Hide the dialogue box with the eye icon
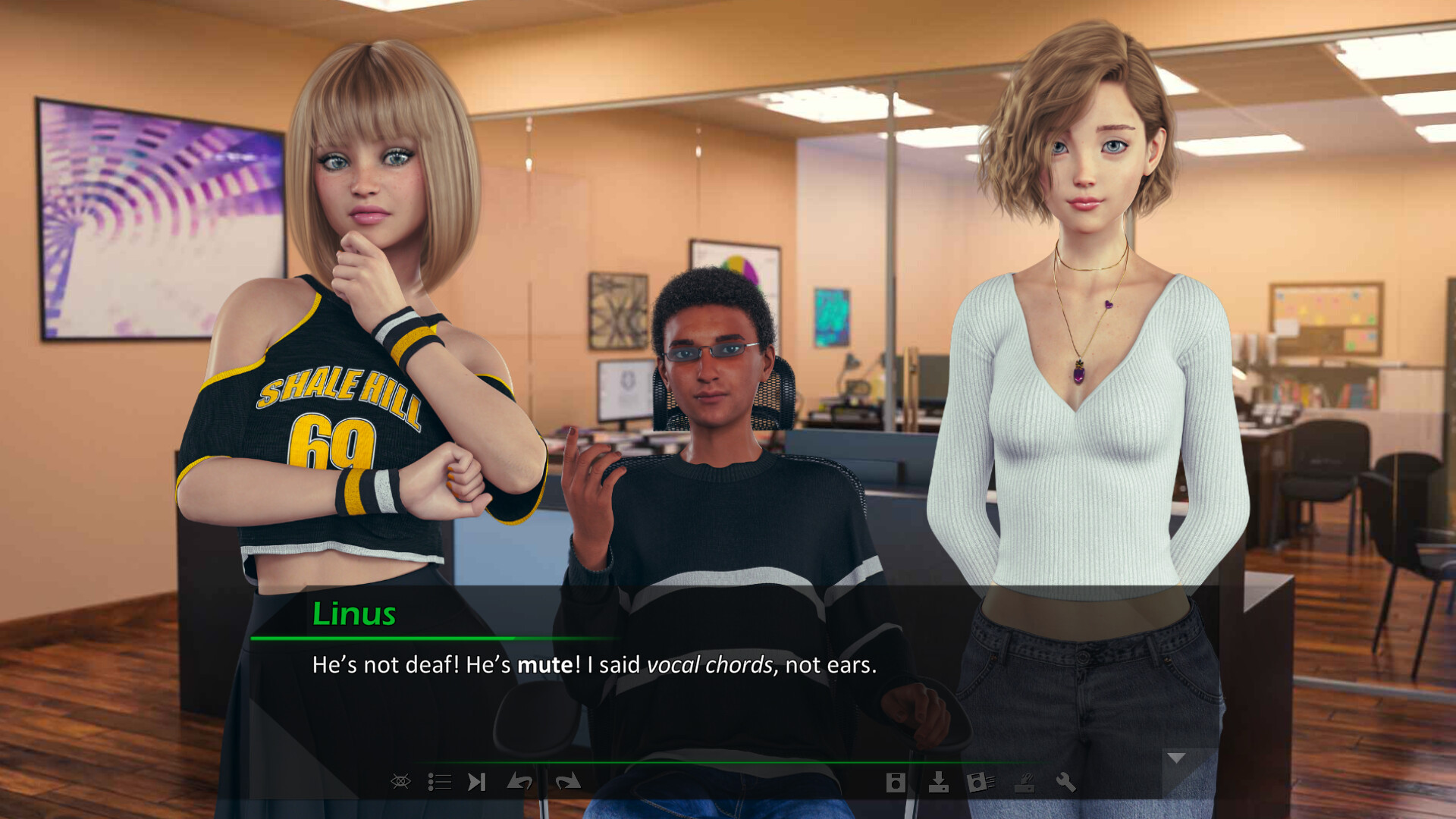This screenshot has height=819, width=1456. [400, 781]
